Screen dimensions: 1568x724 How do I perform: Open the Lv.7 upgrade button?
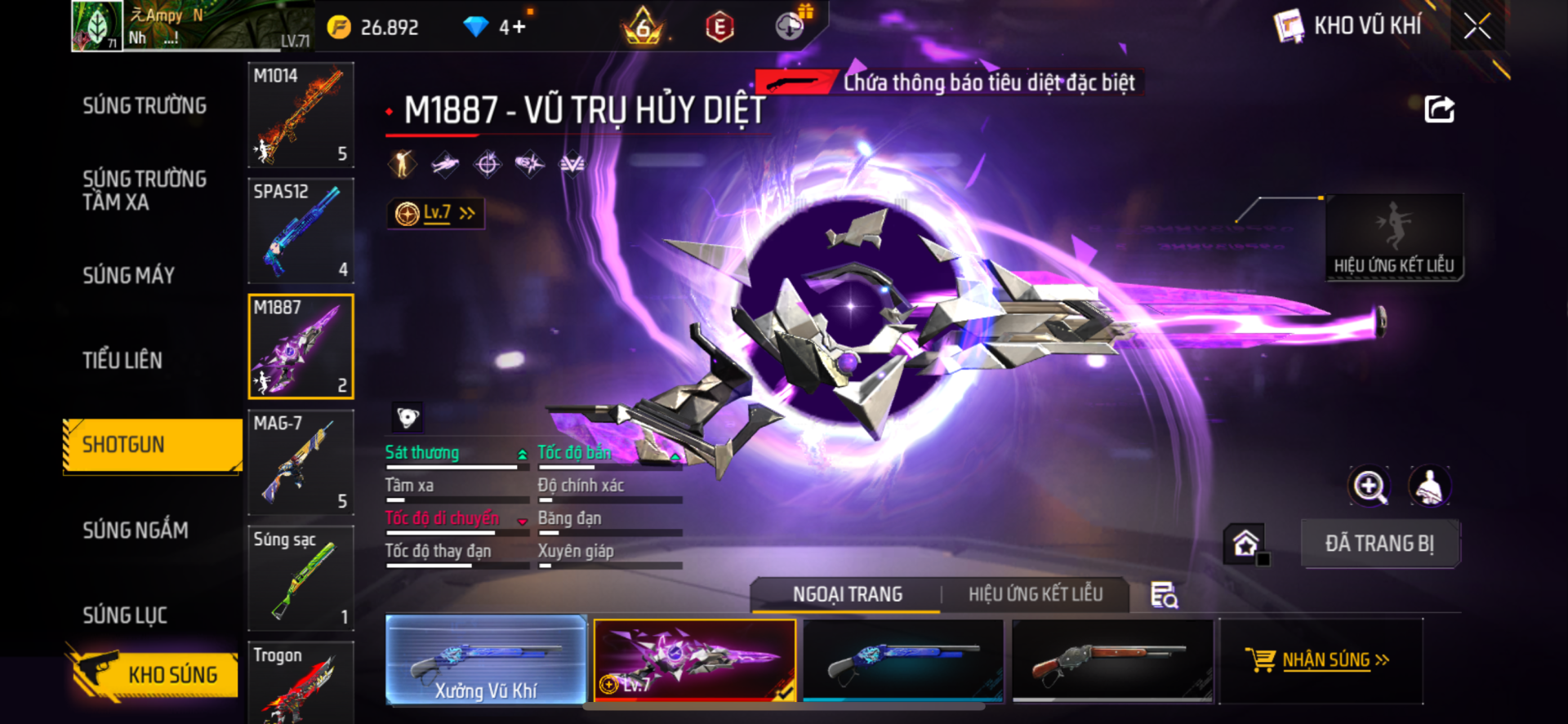click(436, 214)
